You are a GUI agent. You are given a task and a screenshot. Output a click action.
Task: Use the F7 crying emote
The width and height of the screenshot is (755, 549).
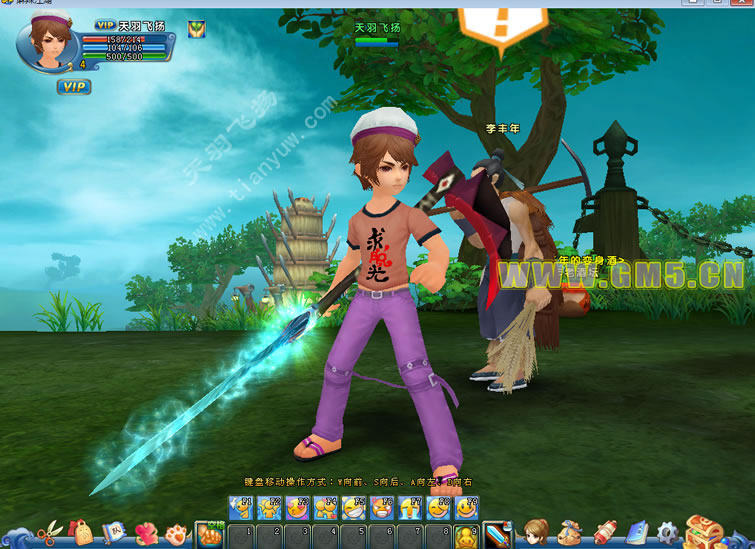(411, 509)
